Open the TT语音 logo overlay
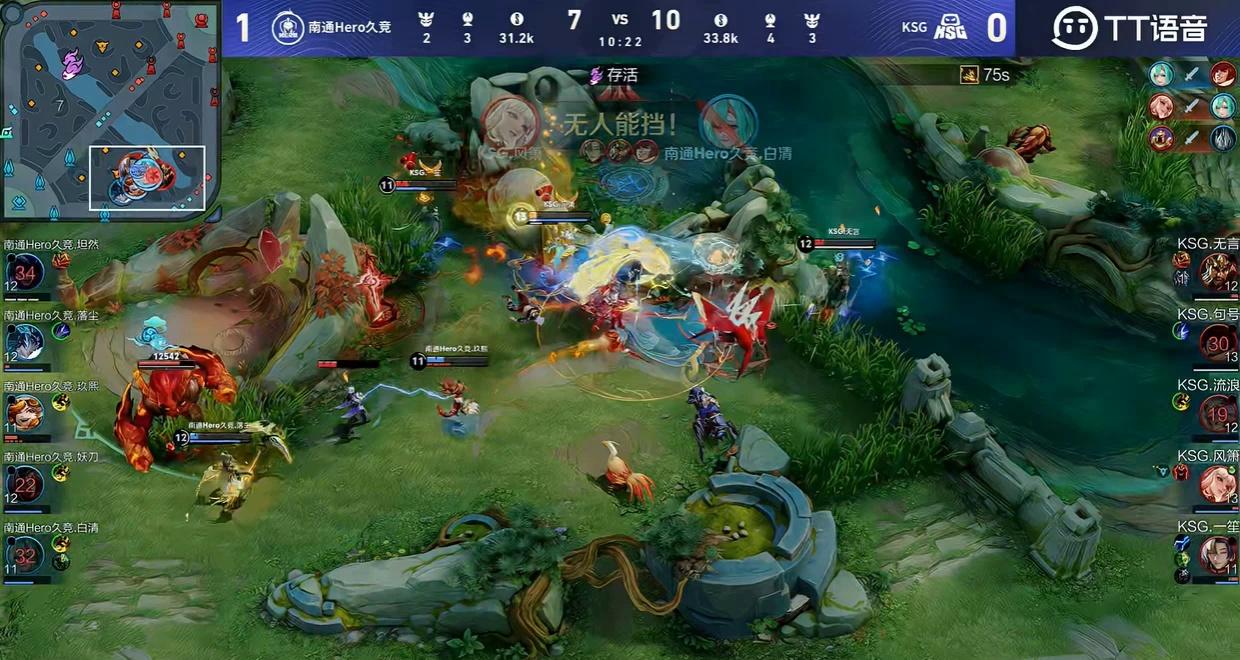This screenshot has height=660, width=1240. pyautogui.click(x=1129, y=28)
